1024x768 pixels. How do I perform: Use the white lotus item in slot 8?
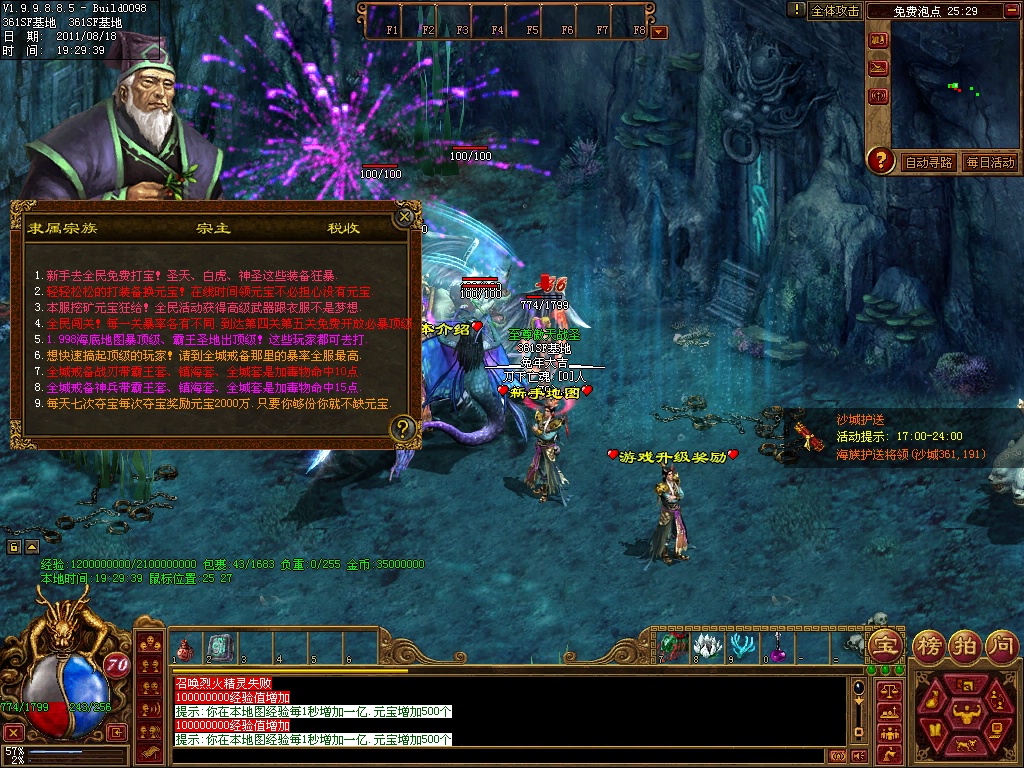pos(705,646)
